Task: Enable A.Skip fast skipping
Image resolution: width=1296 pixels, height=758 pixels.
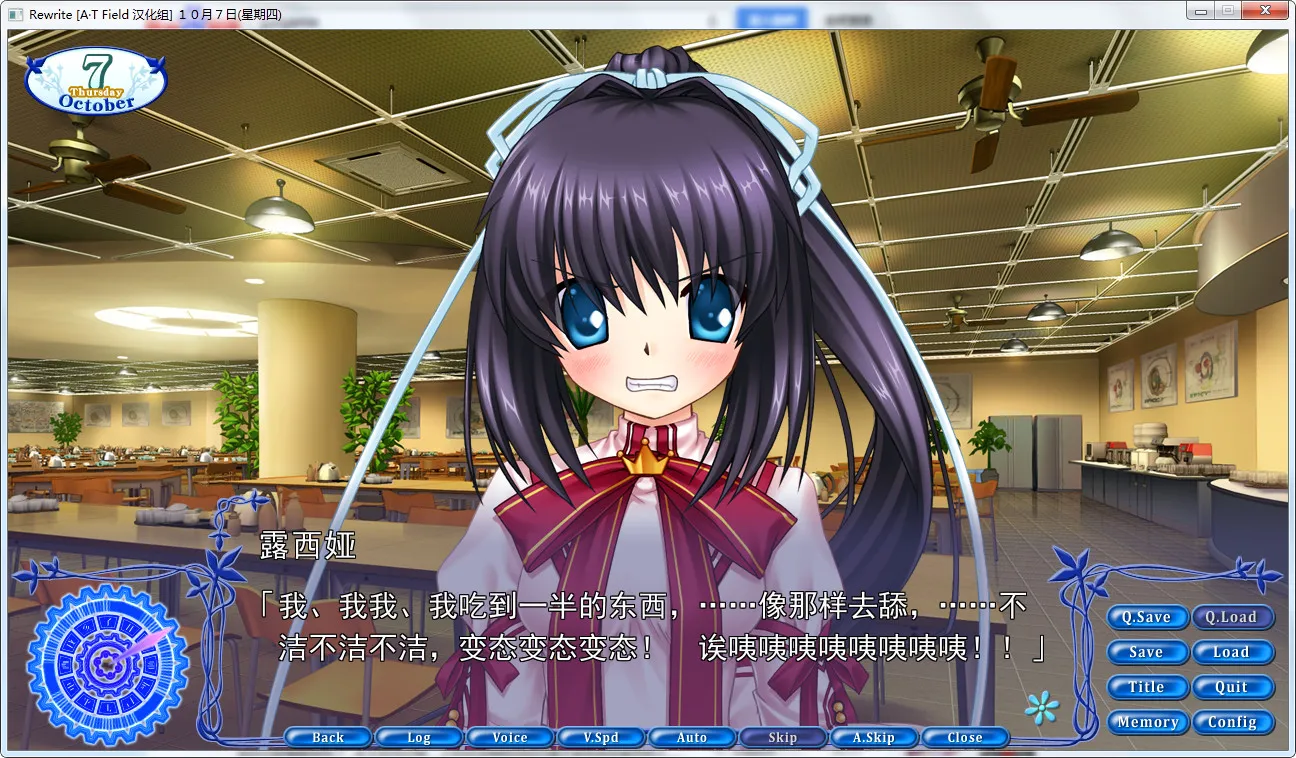Action: coord(873,737)
